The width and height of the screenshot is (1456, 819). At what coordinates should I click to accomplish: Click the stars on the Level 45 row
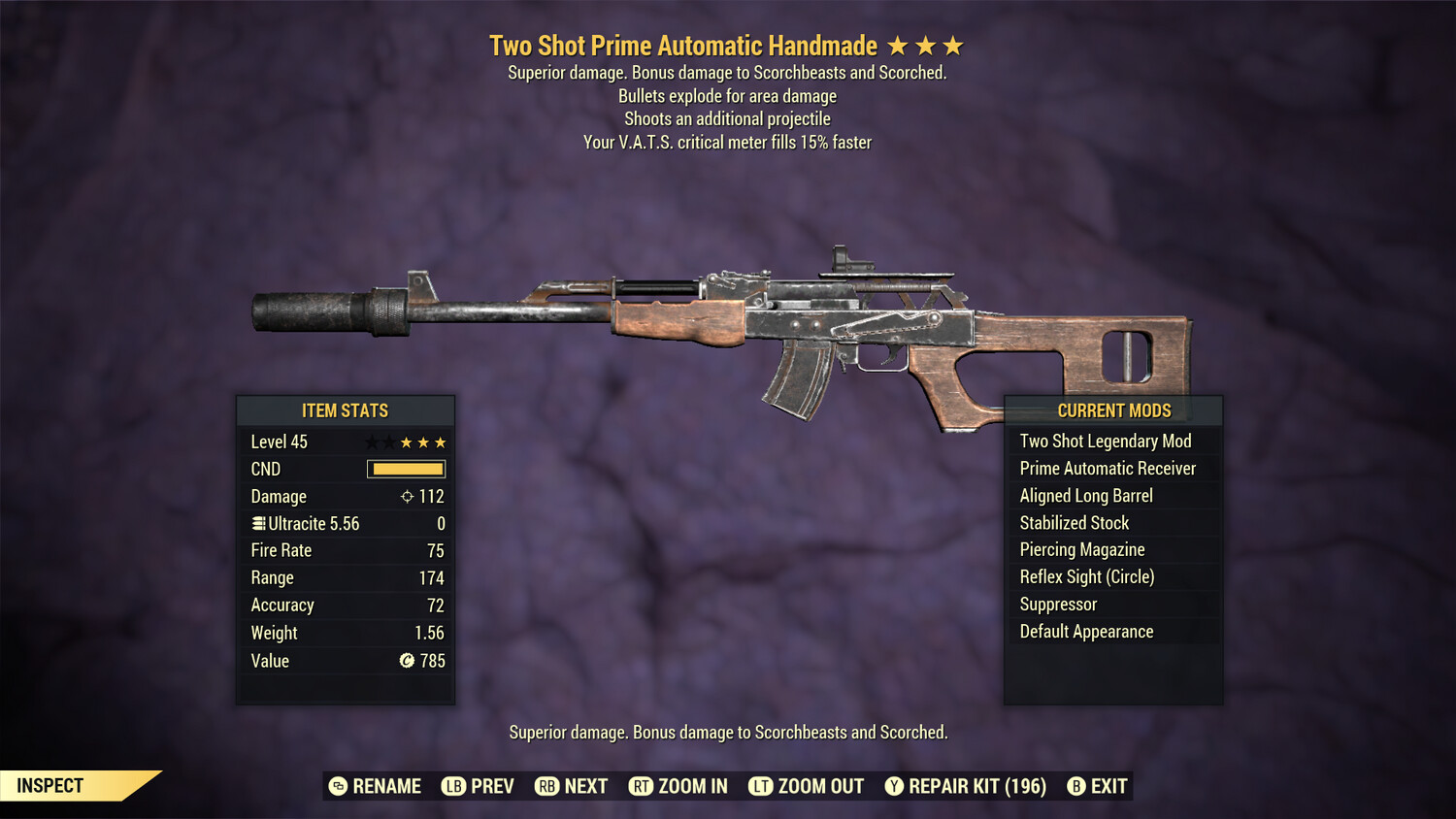coord(408,442)
